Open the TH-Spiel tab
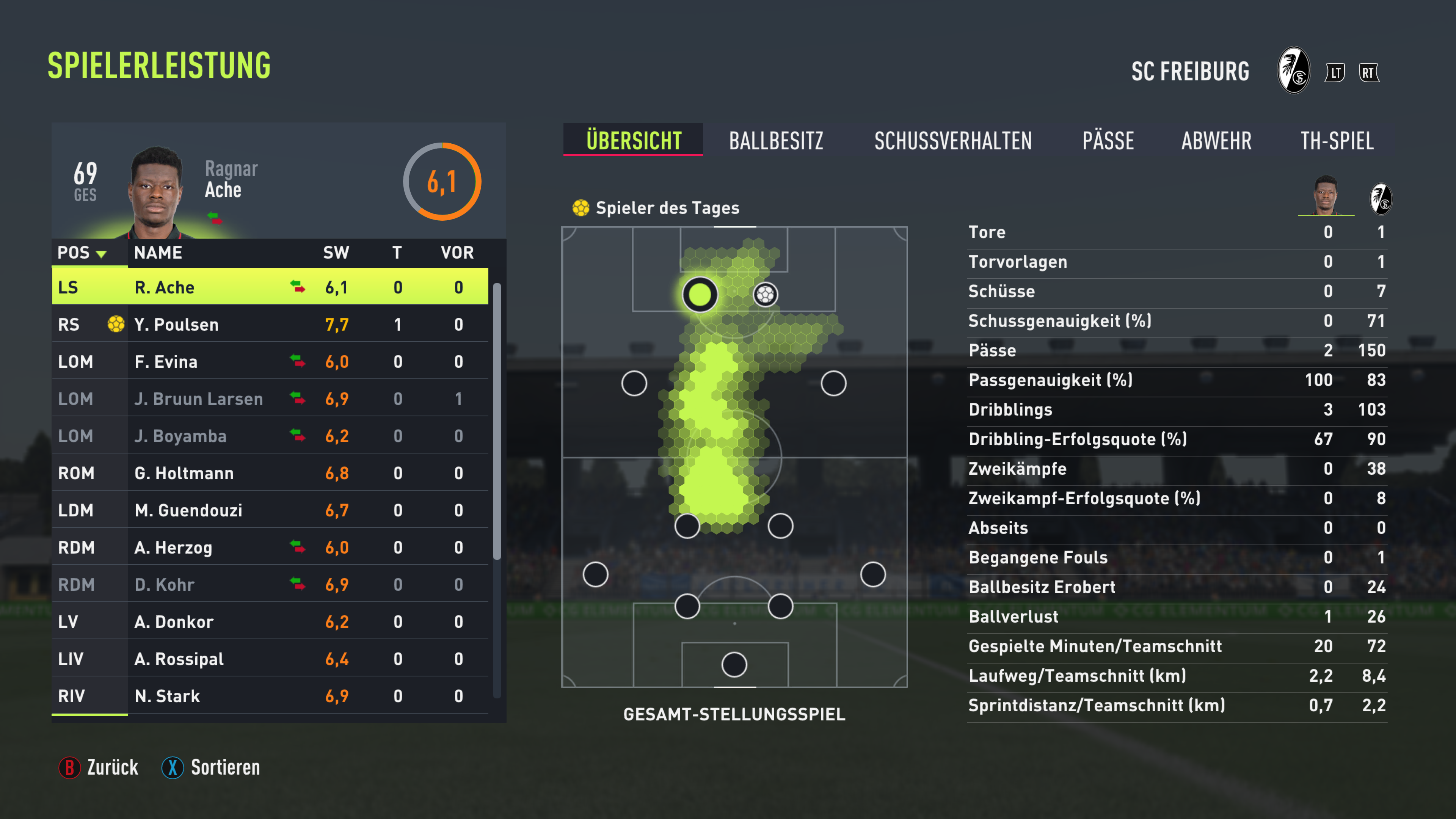Screen dimensions: 1456x819 click(1336, 141)
